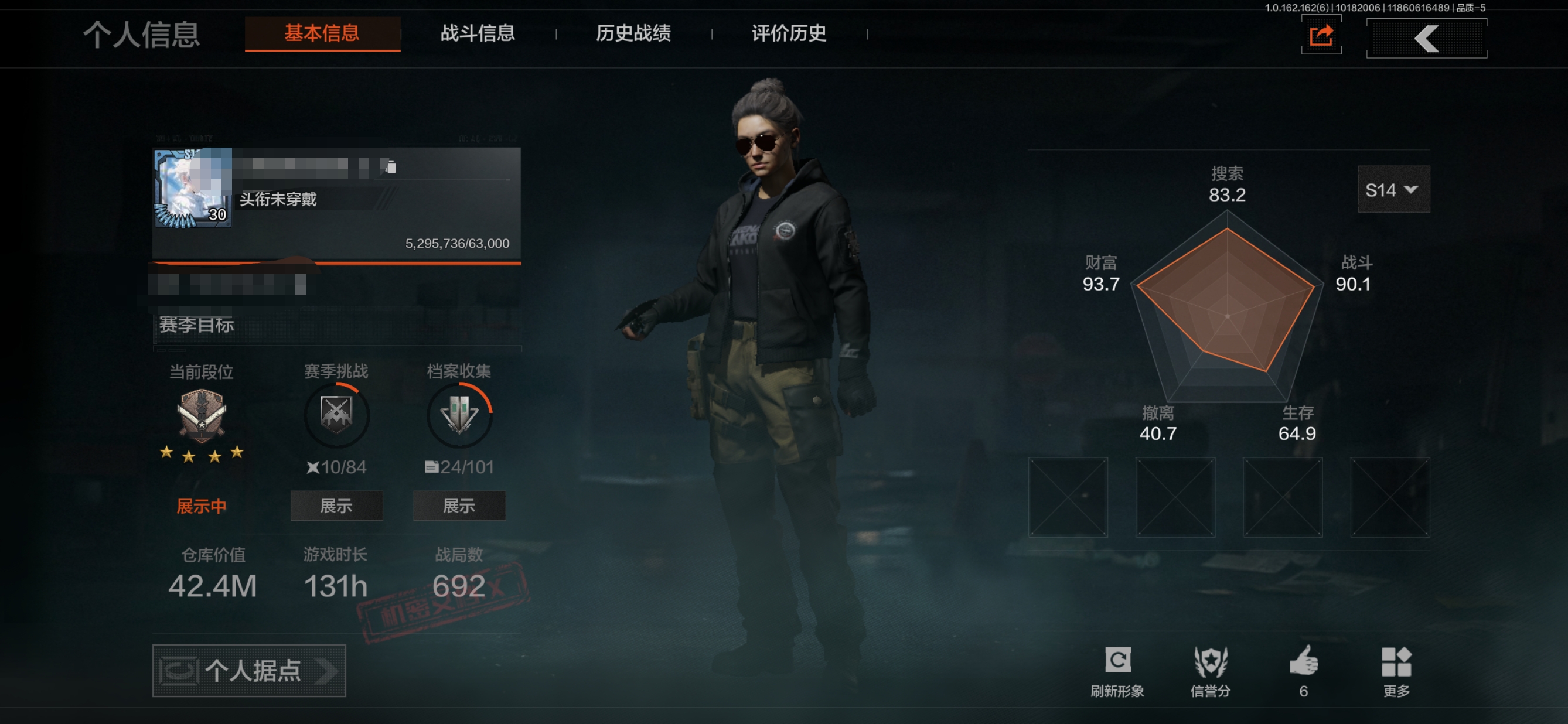This screenshot has height=724, width=1568.
Task: Click the player avatar portrait
Action: coord(192,187)
